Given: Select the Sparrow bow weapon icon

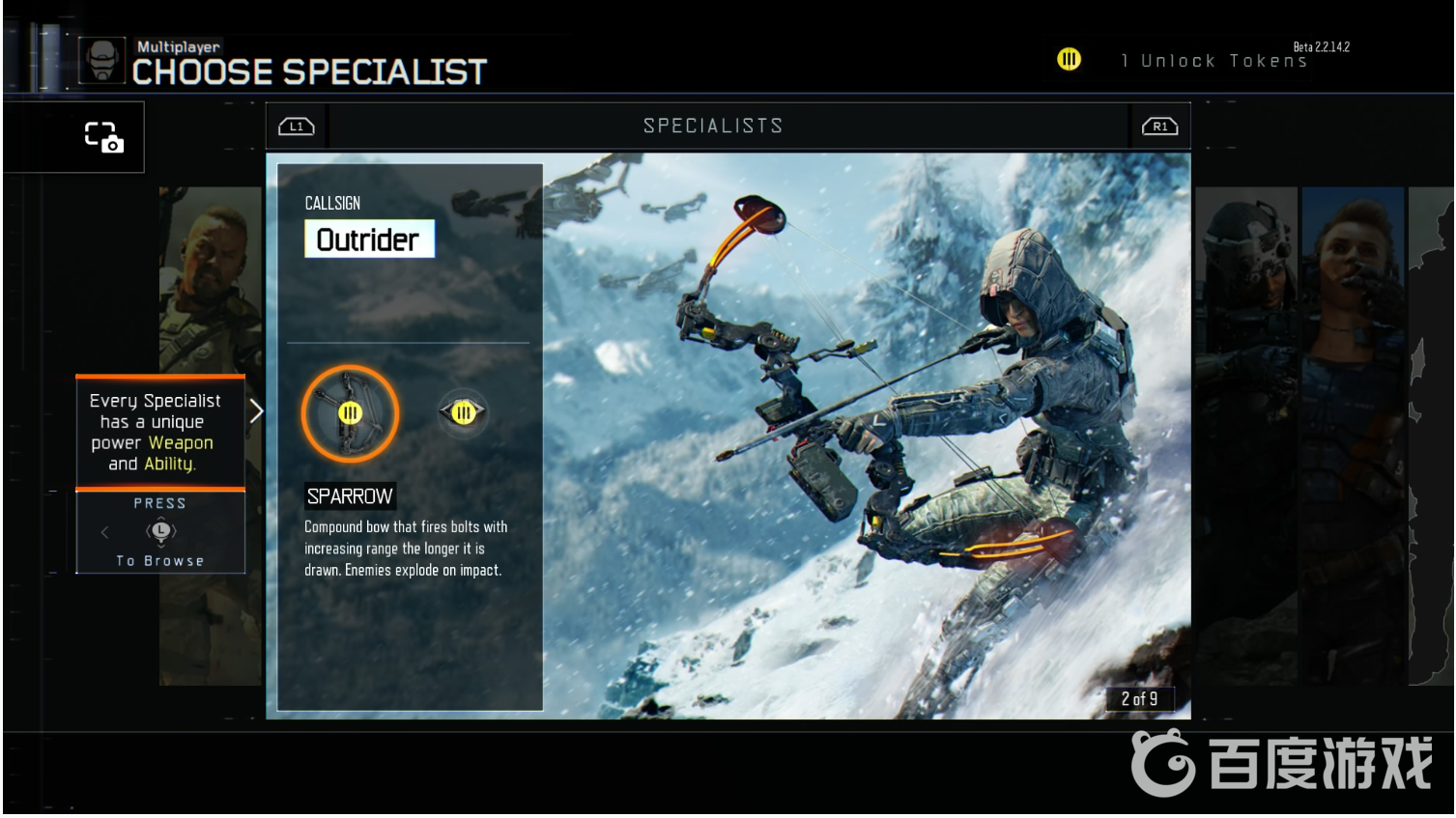Looking at the screenshot, I should (x=350, y=413).
